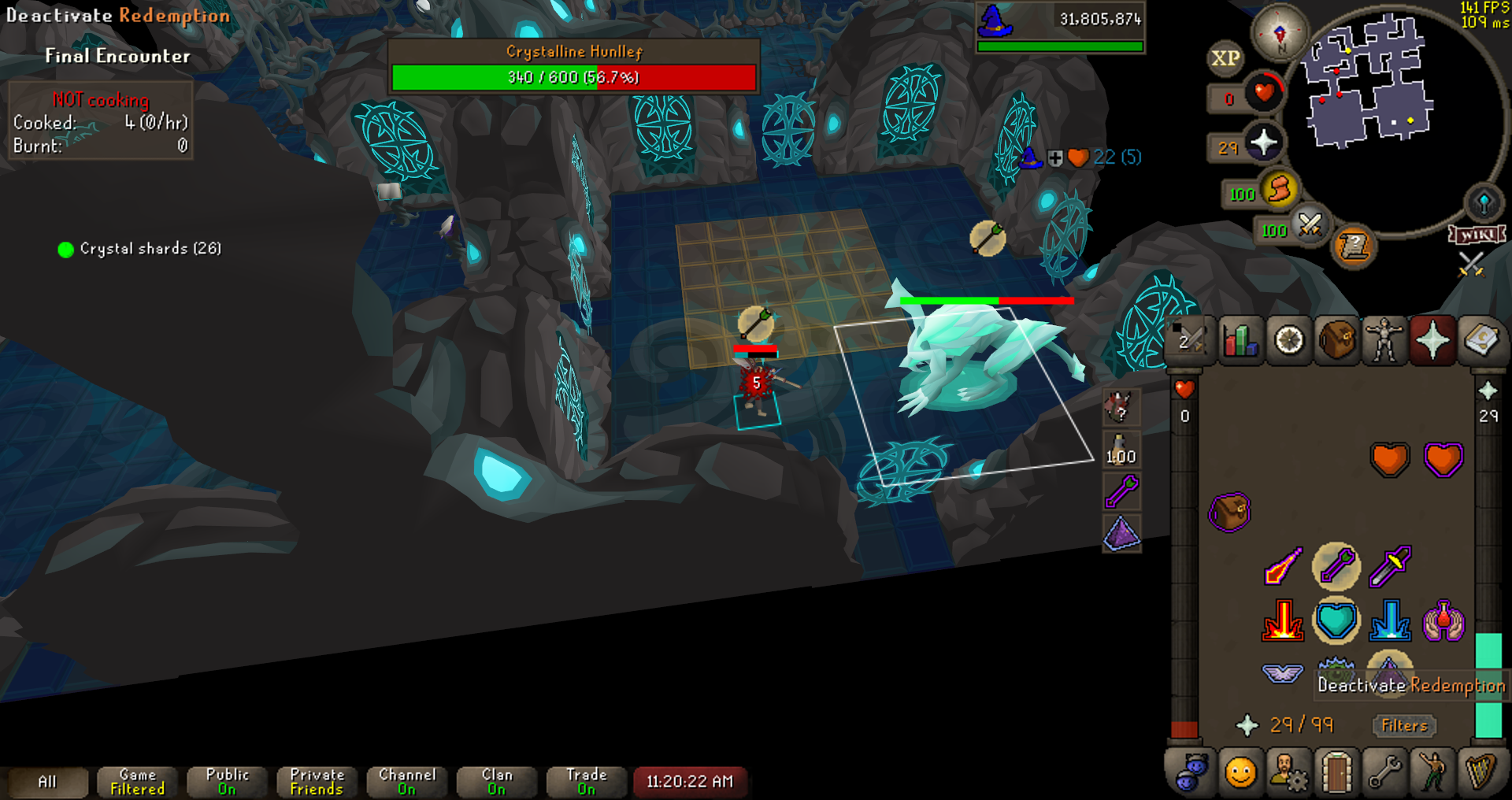Screen dimensions: 1512x800
Task: Turn off the active missiles protection prayer
Action: 1336,565
